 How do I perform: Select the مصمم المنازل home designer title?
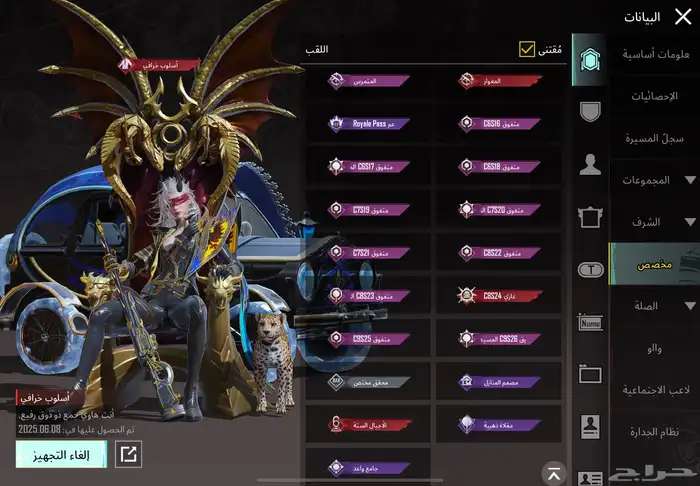pos(499,382)
